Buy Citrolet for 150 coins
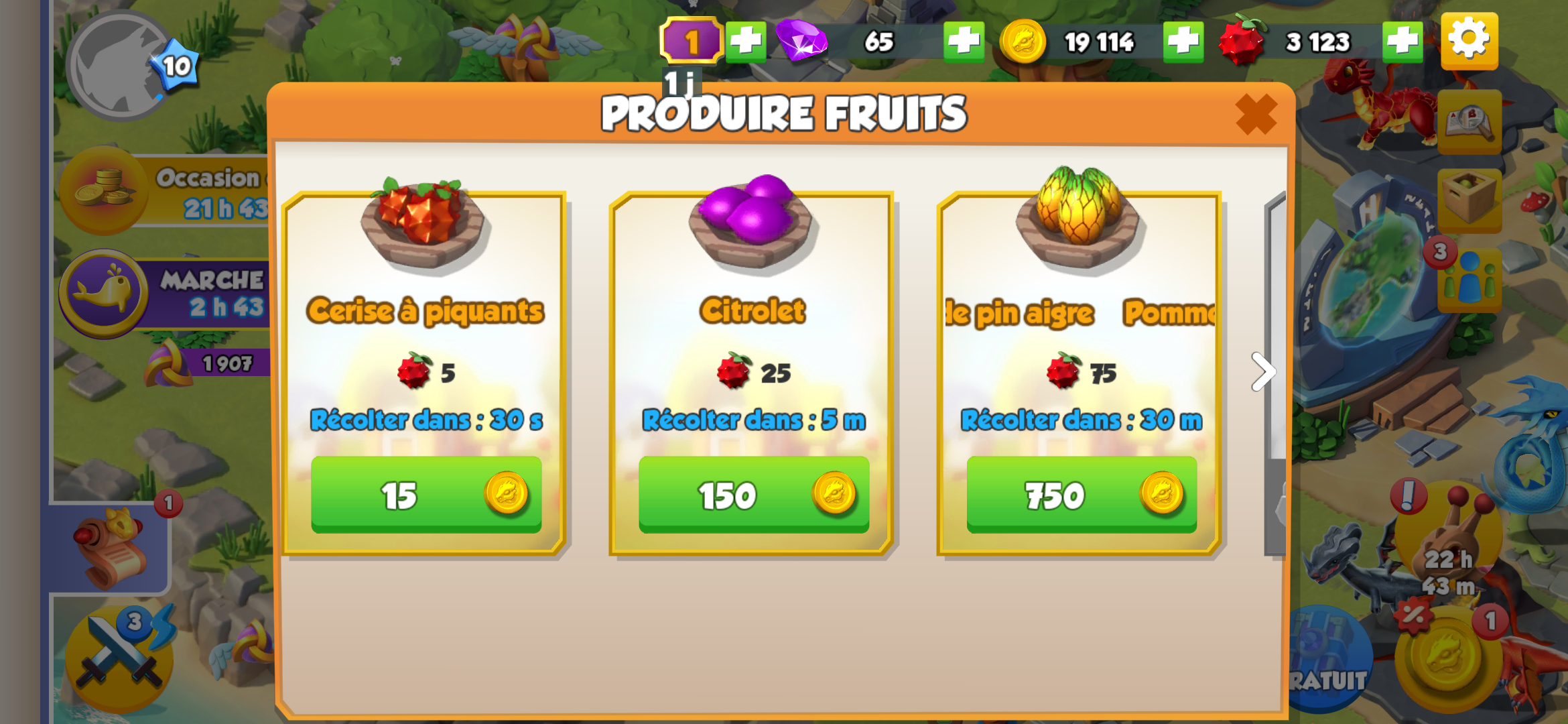The width and height of the screenshot is (1568, 724). [754, 495]
